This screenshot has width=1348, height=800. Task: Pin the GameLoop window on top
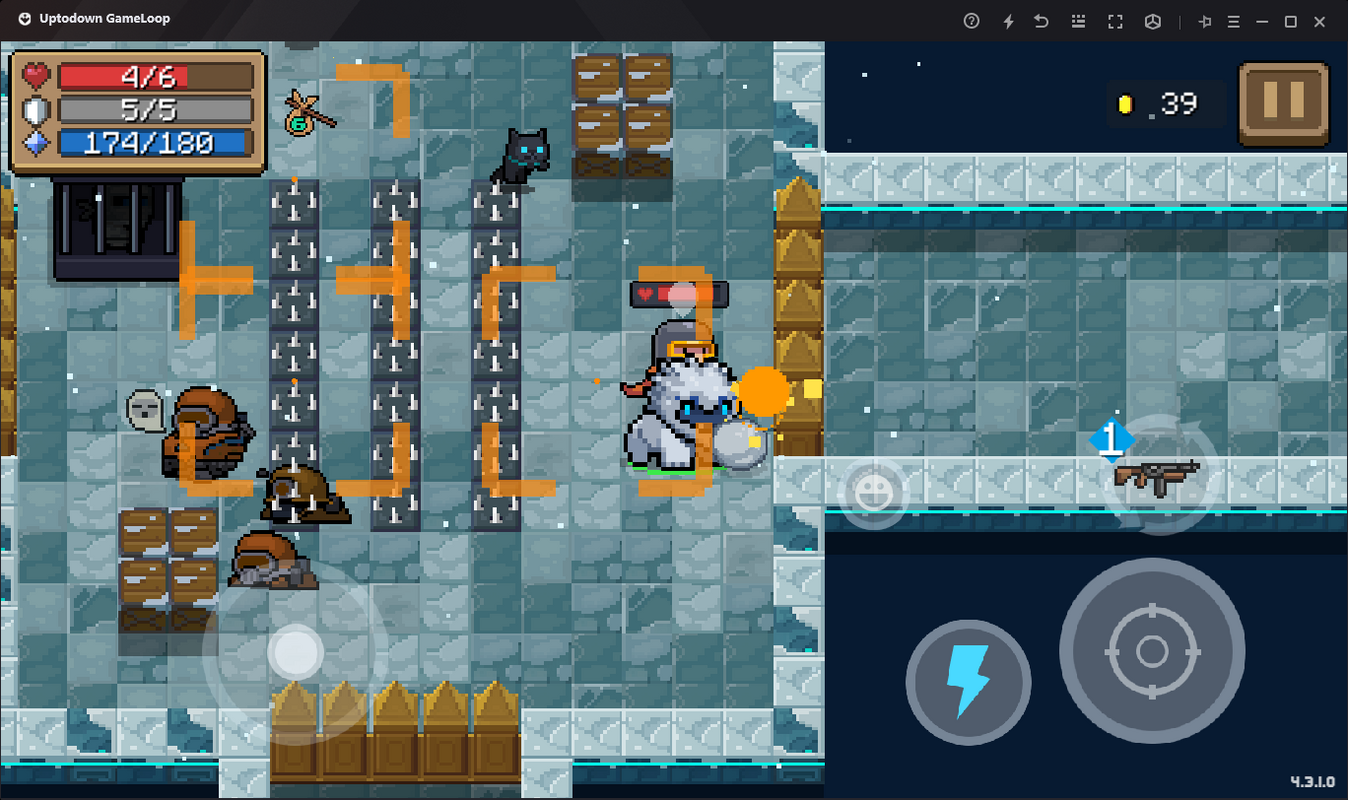pos(1205,20)
